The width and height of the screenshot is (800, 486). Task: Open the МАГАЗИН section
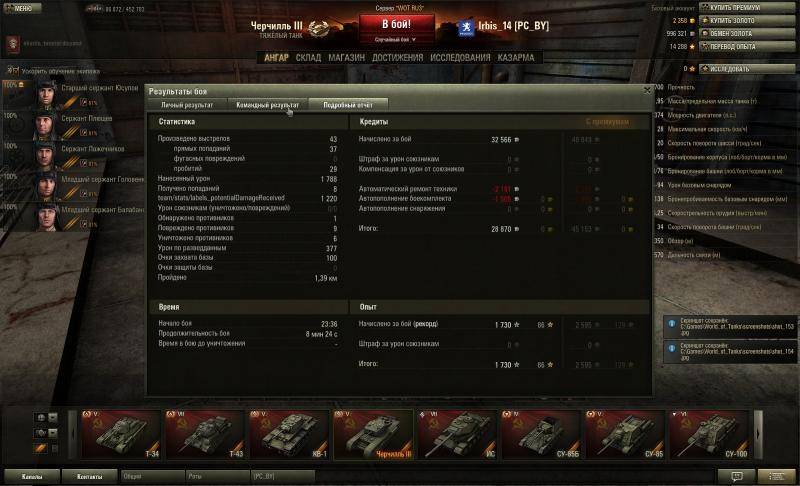[347, 58]
